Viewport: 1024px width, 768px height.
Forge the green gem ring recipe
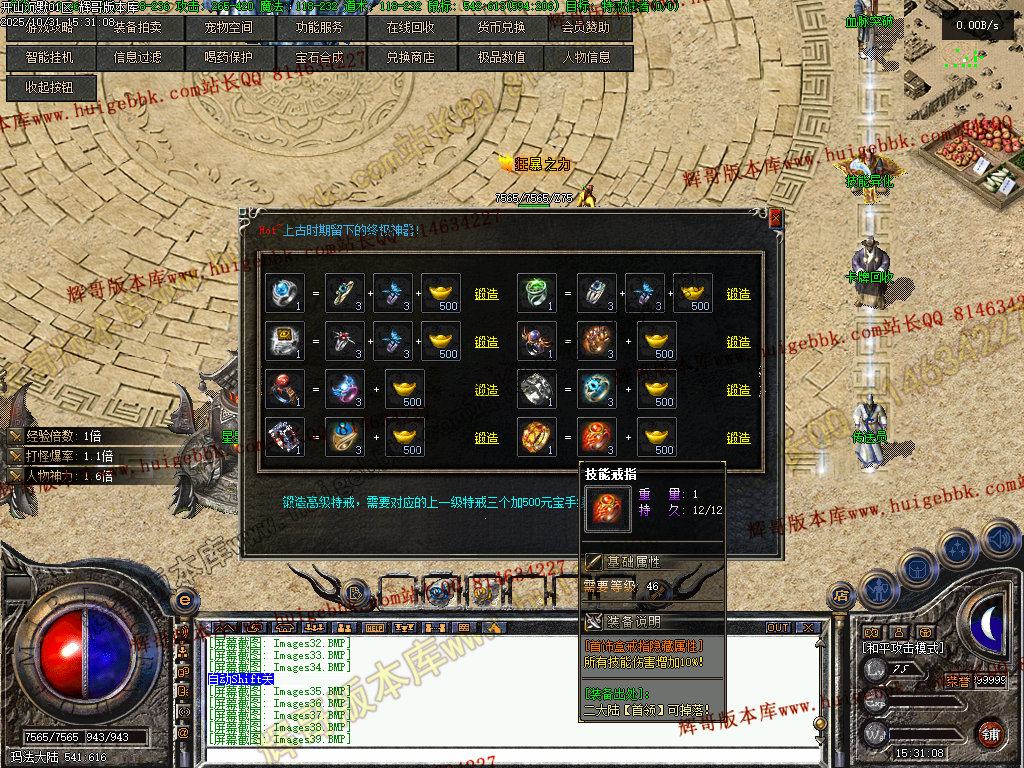click(738, 294)
